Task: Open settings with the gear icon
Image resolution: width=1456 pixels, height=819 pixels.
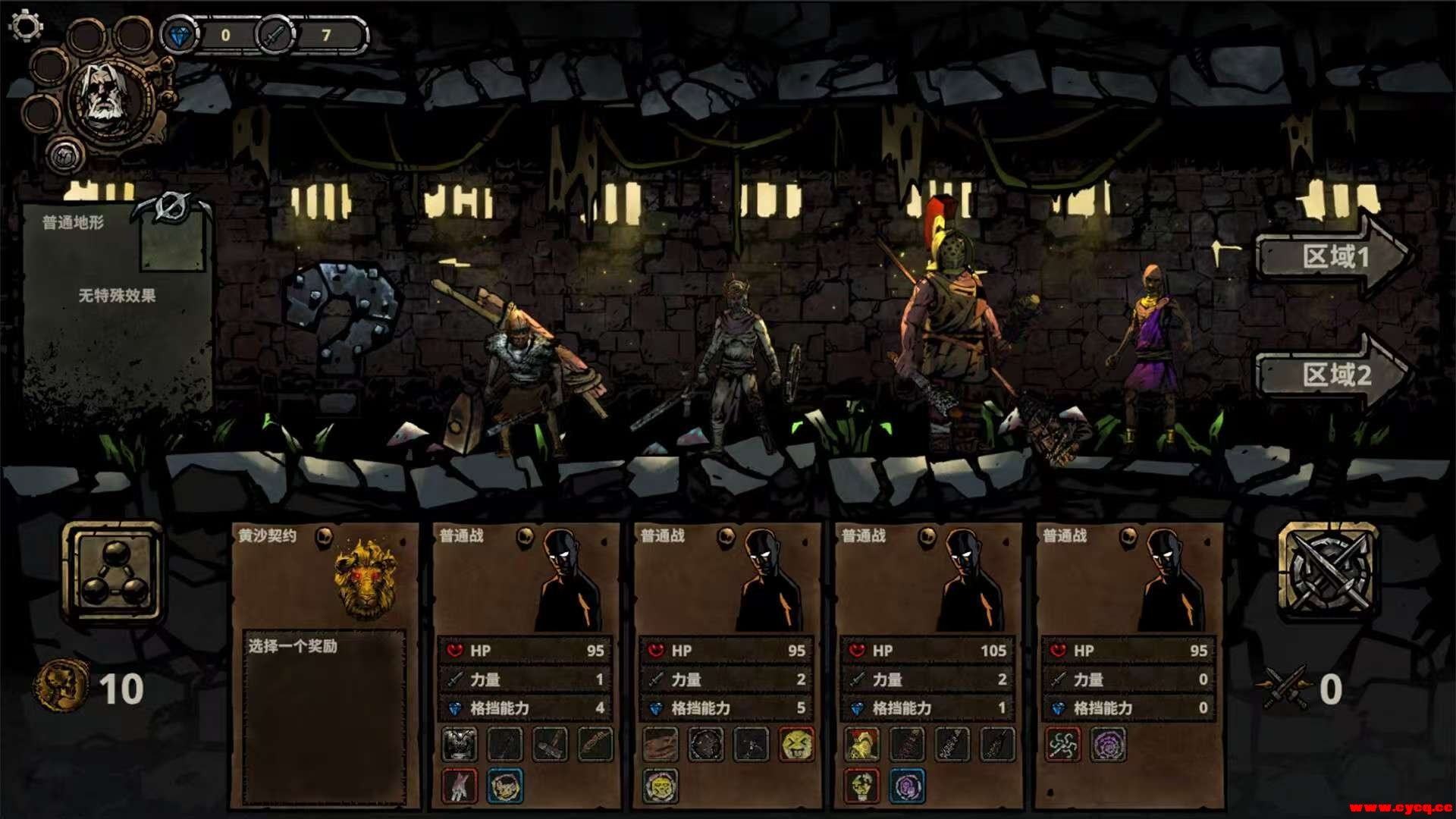Action: click(26, 26)
